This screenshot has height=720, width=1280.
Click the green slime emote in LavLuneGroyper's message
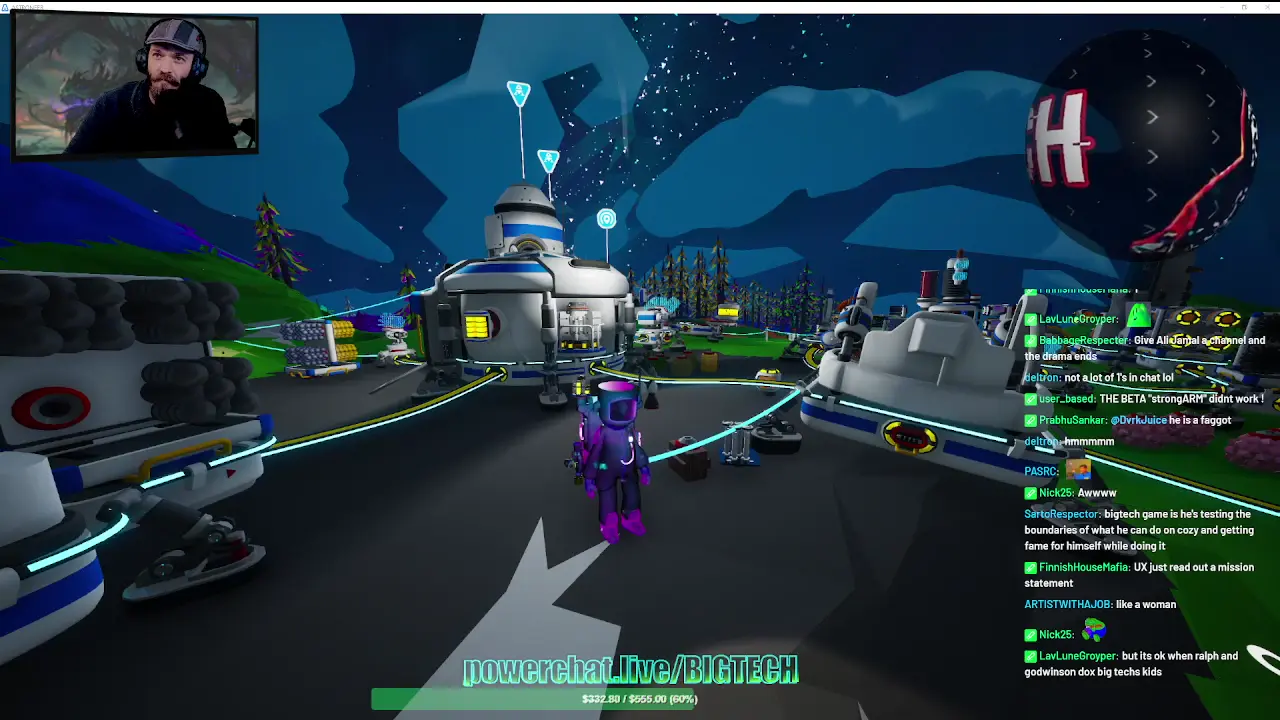pos(1138,315)
